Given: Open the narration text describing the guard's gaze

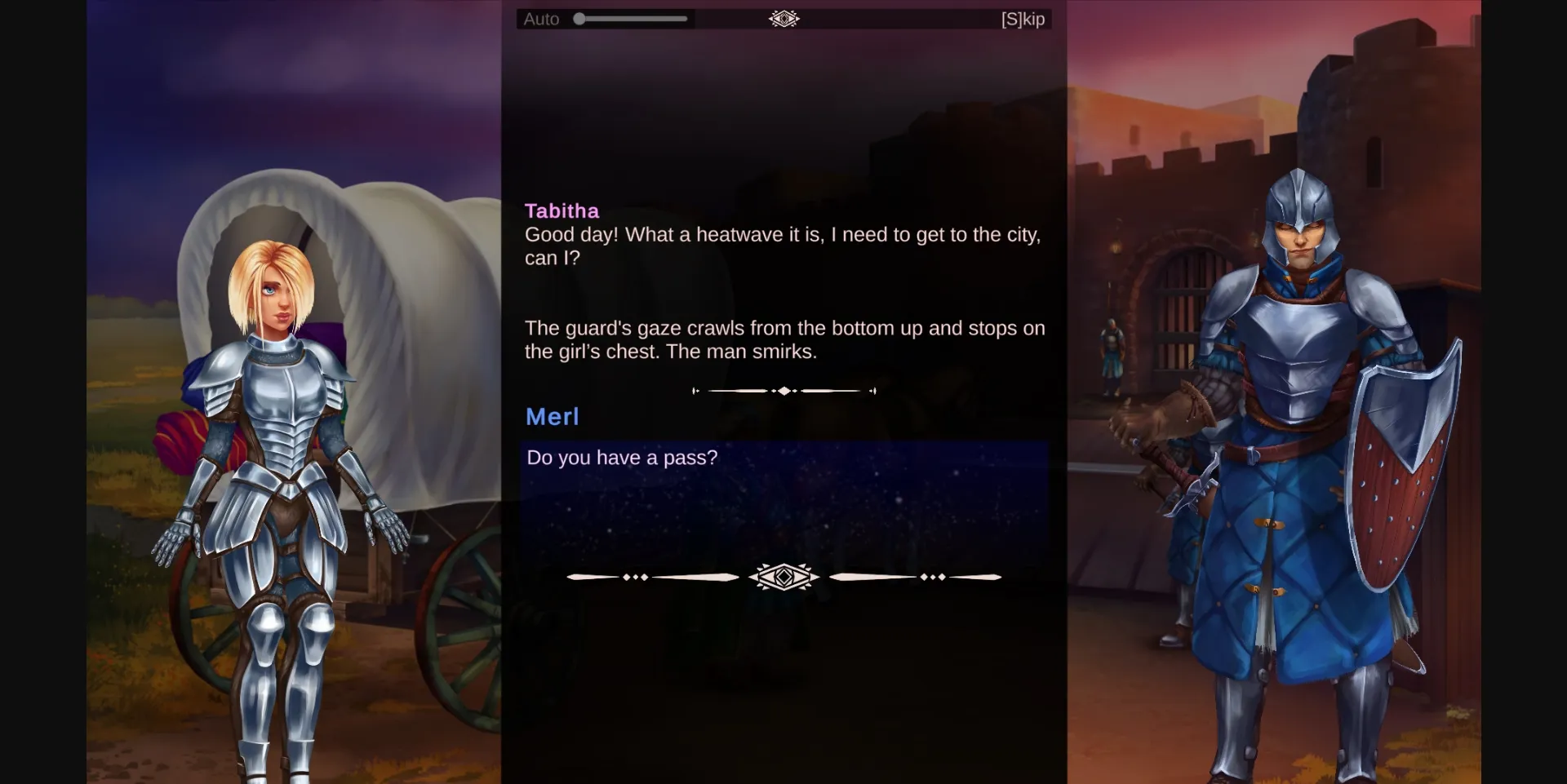Looking at the screenshot, I should tap(784, 339).
